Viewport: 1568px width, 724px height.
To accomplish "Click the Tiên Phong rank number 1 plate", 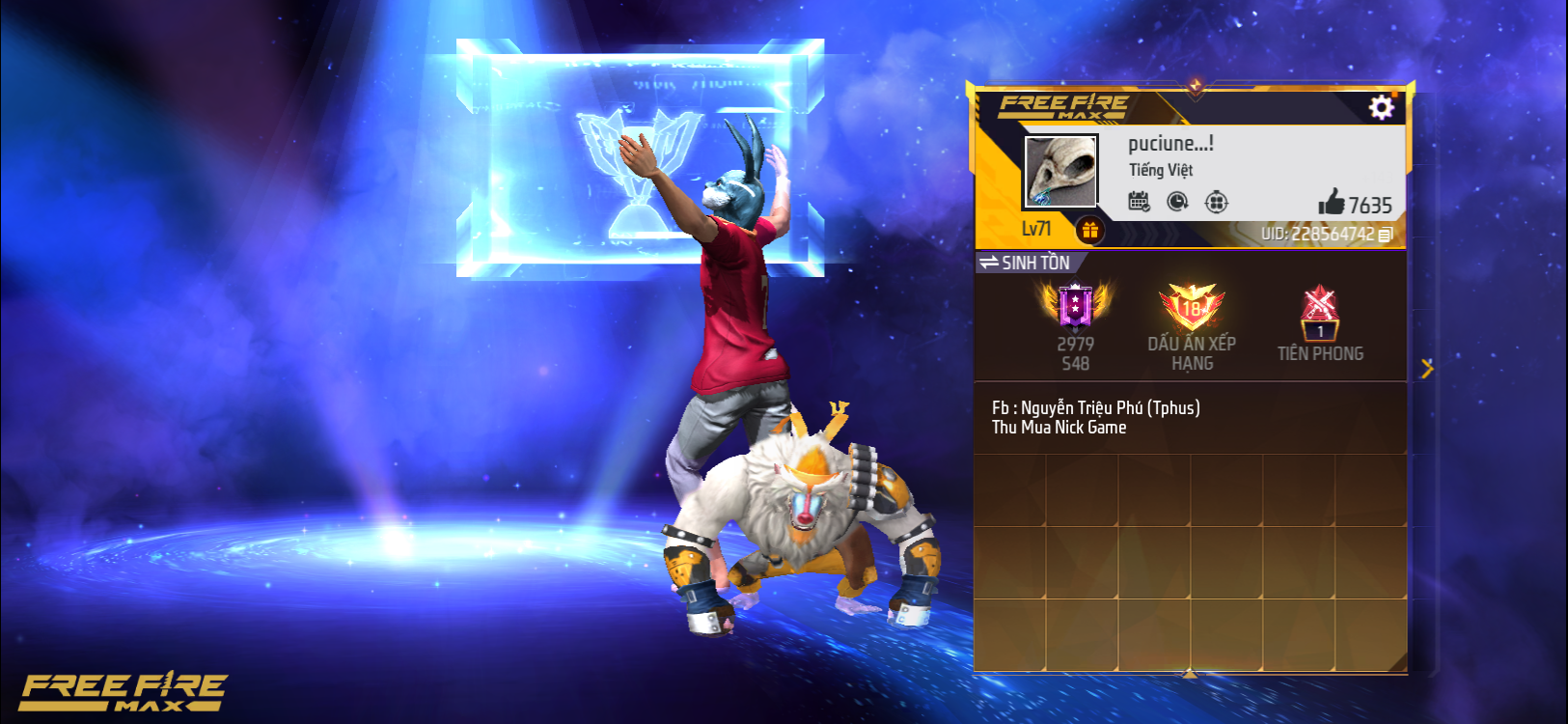I will pos(1321,331).
